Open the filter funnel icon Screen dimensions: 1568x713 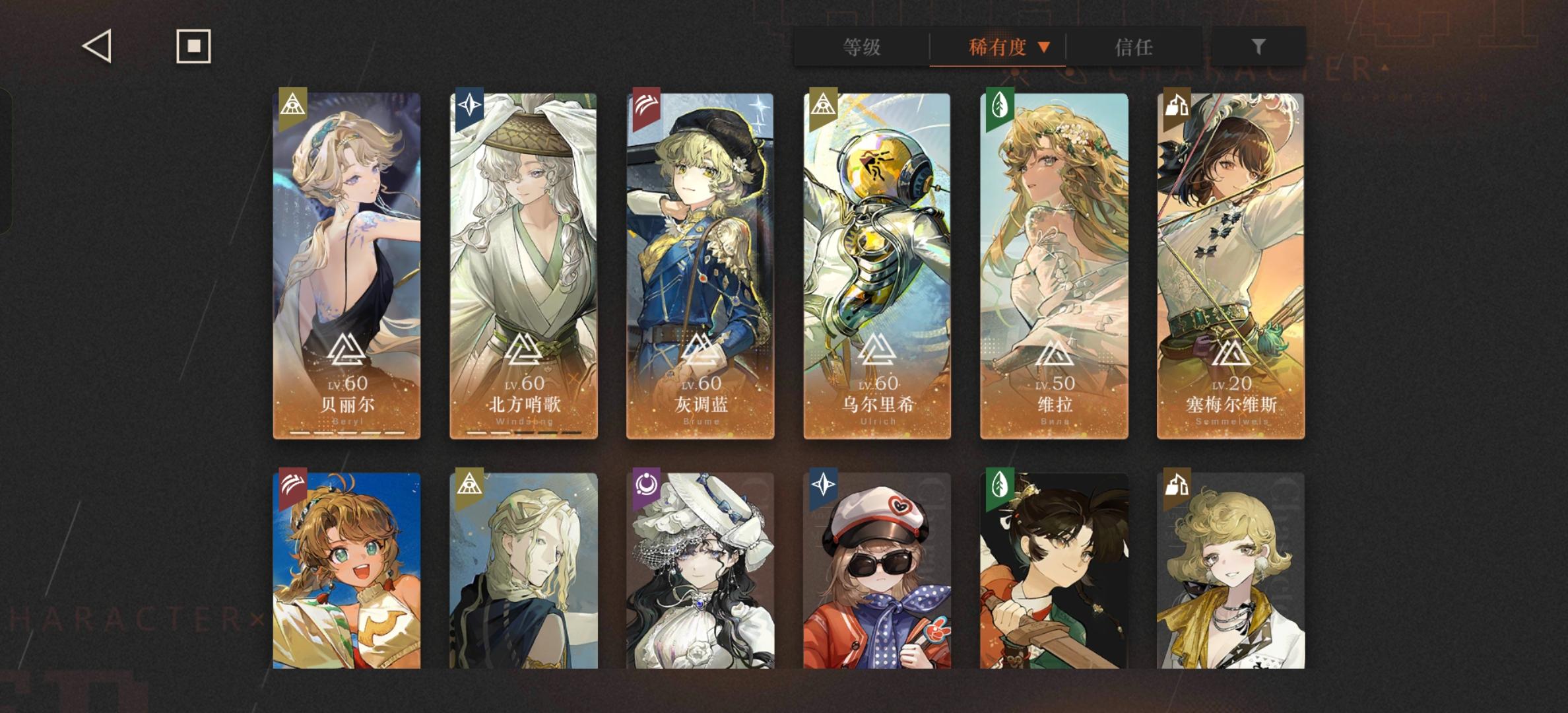click(x=1258, y=46)
